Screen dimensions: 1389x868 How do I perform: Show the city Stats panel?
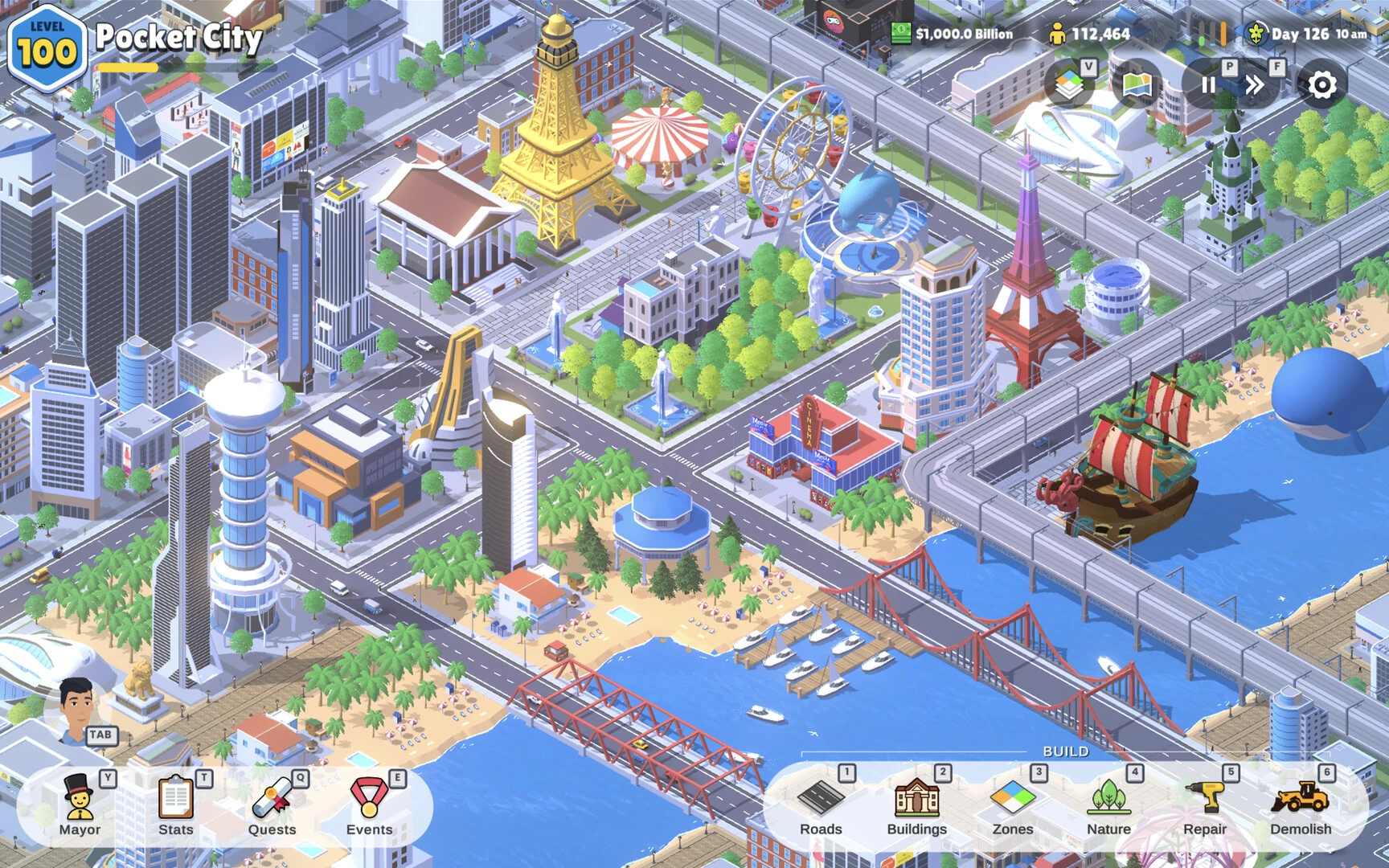click(x=175, y=805)
